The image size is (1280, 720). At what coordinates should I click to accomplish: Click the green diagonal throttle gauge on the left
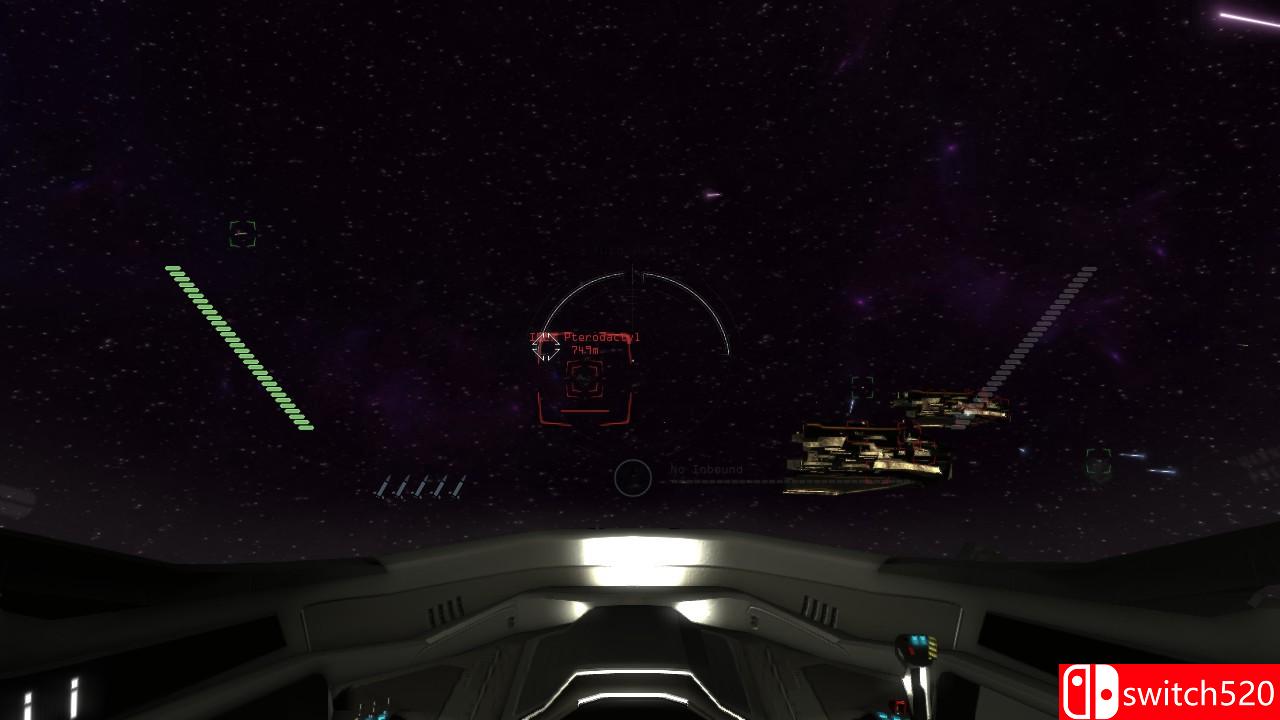tap(237, 349)
